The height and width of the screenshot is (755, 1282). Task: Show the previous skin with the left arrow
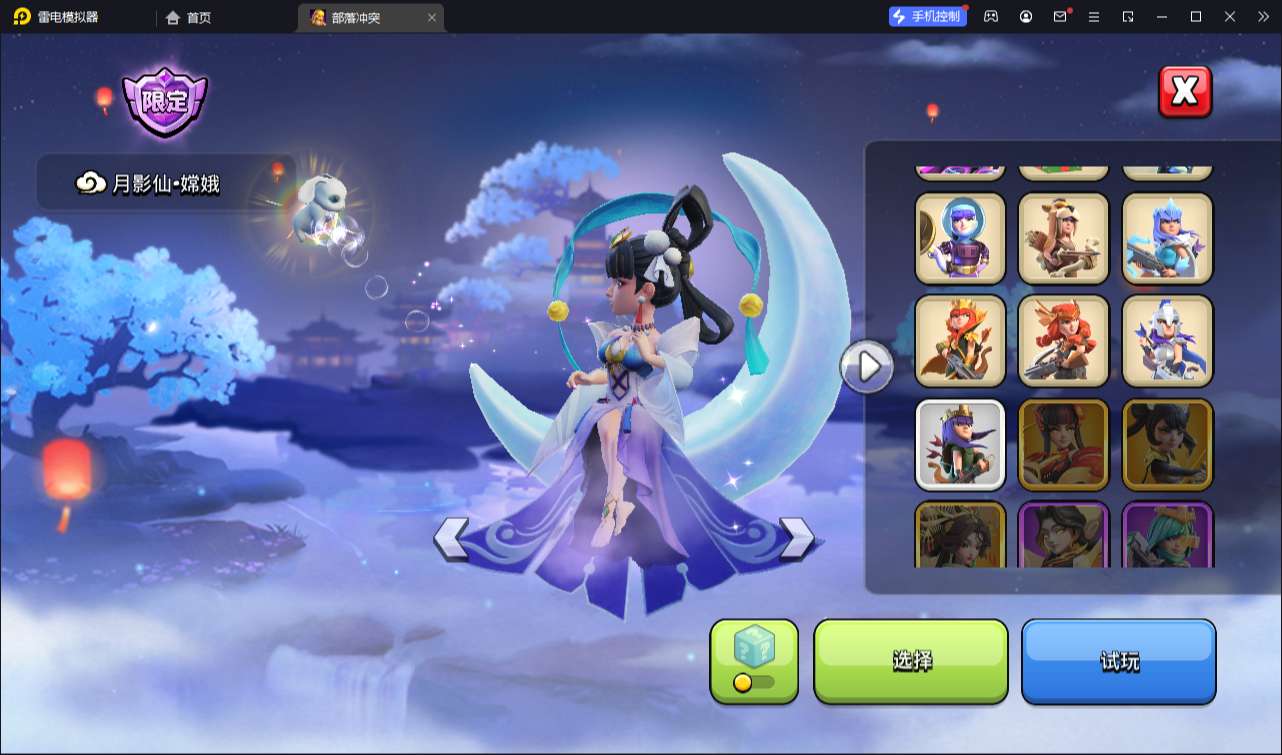[x=451, y=538]
